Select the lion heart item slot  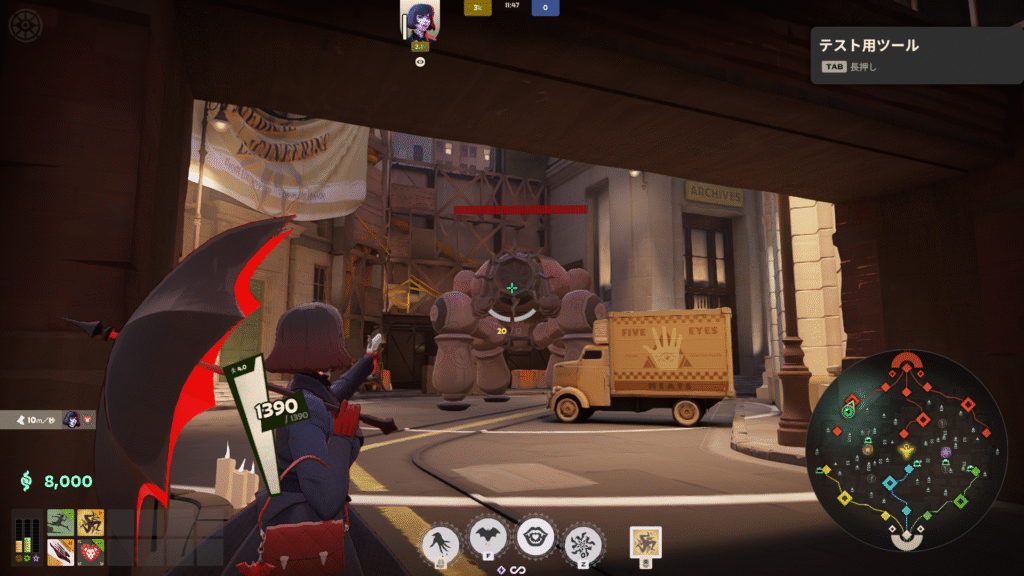pos(90,551)
